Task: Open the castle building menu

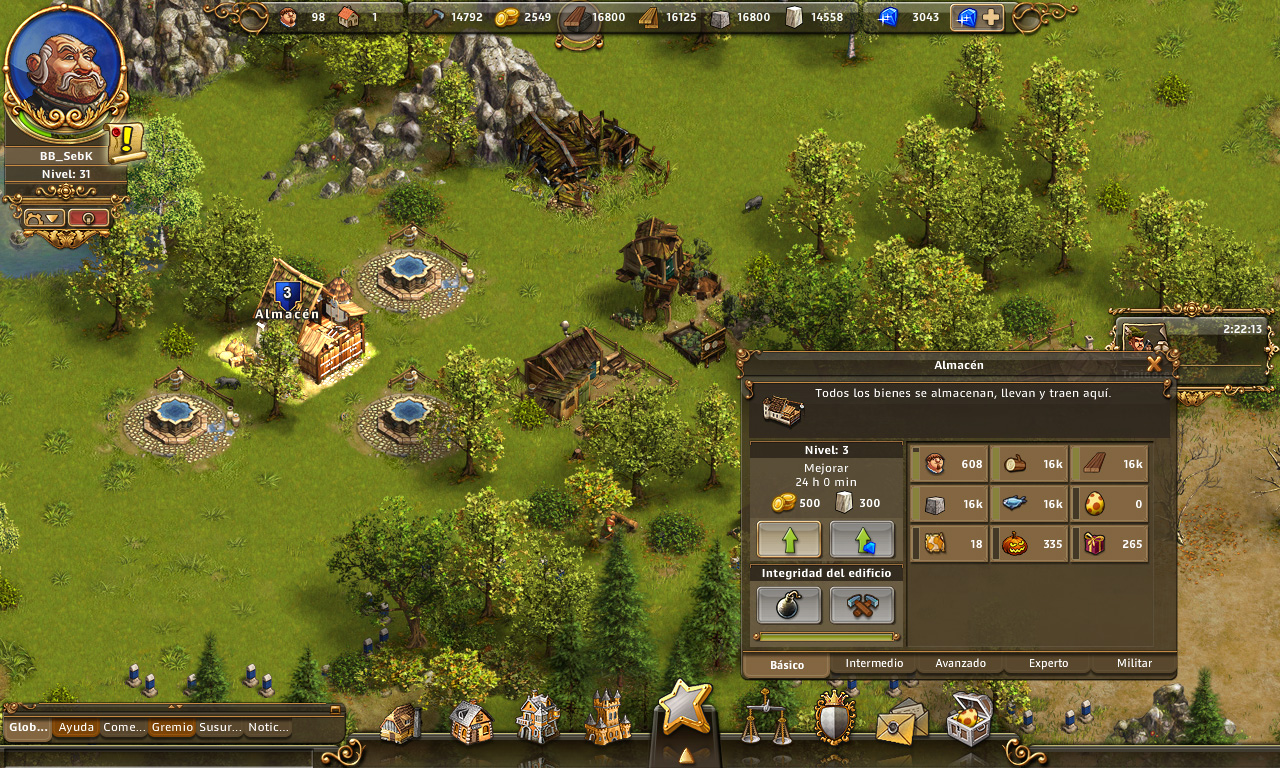Action: pyautogui.click(x=607, y=719)
